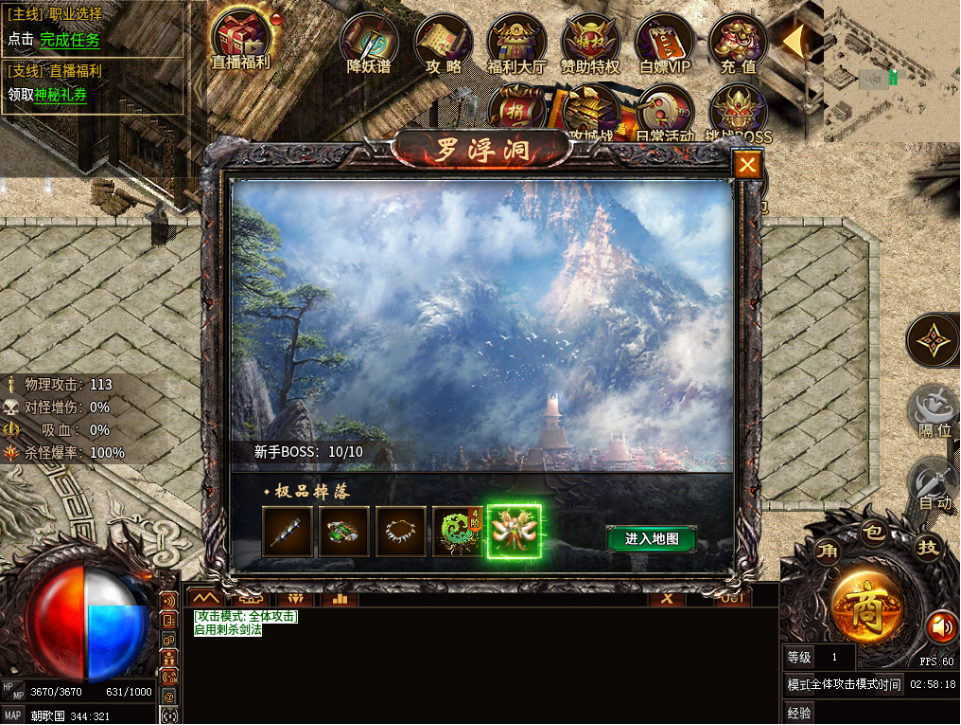
Task: Click the 完成任务 main quest link
Action: pos(70,40)
